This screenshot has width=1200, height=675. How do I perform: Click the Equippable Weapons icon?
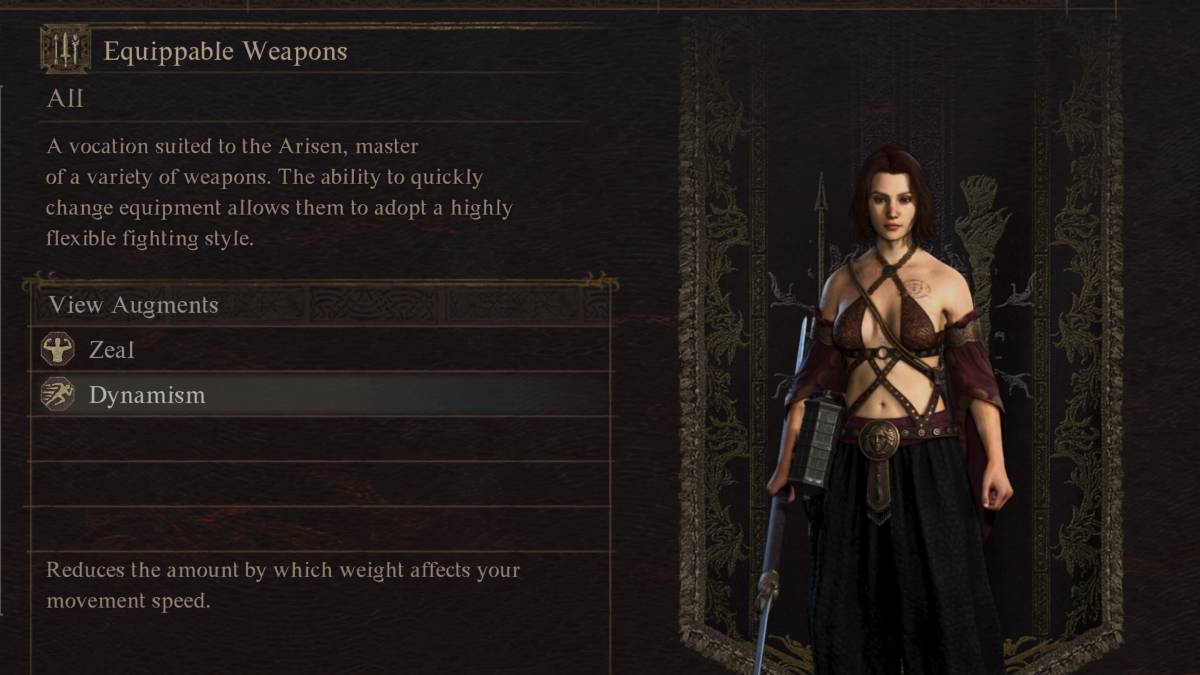[x=65, y=50]
